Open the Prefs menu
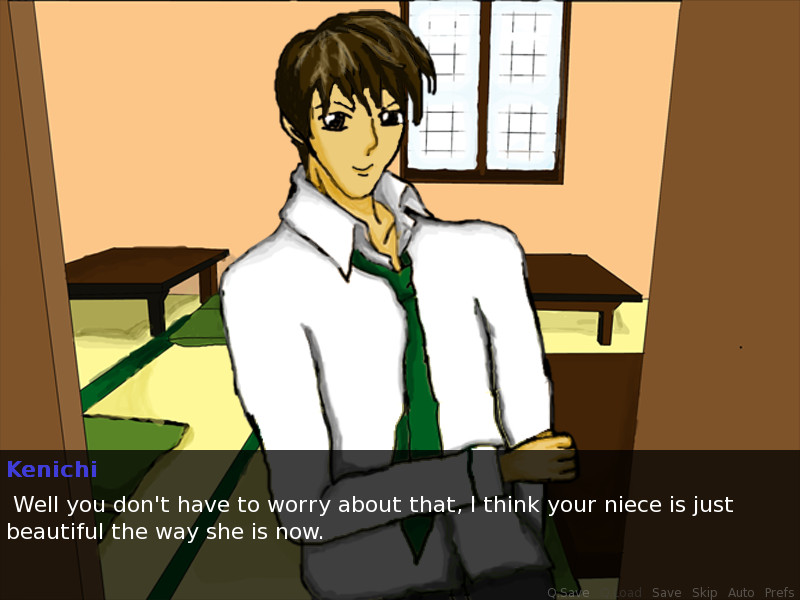This screenshot has height=600, width=800. coord(779,593)
